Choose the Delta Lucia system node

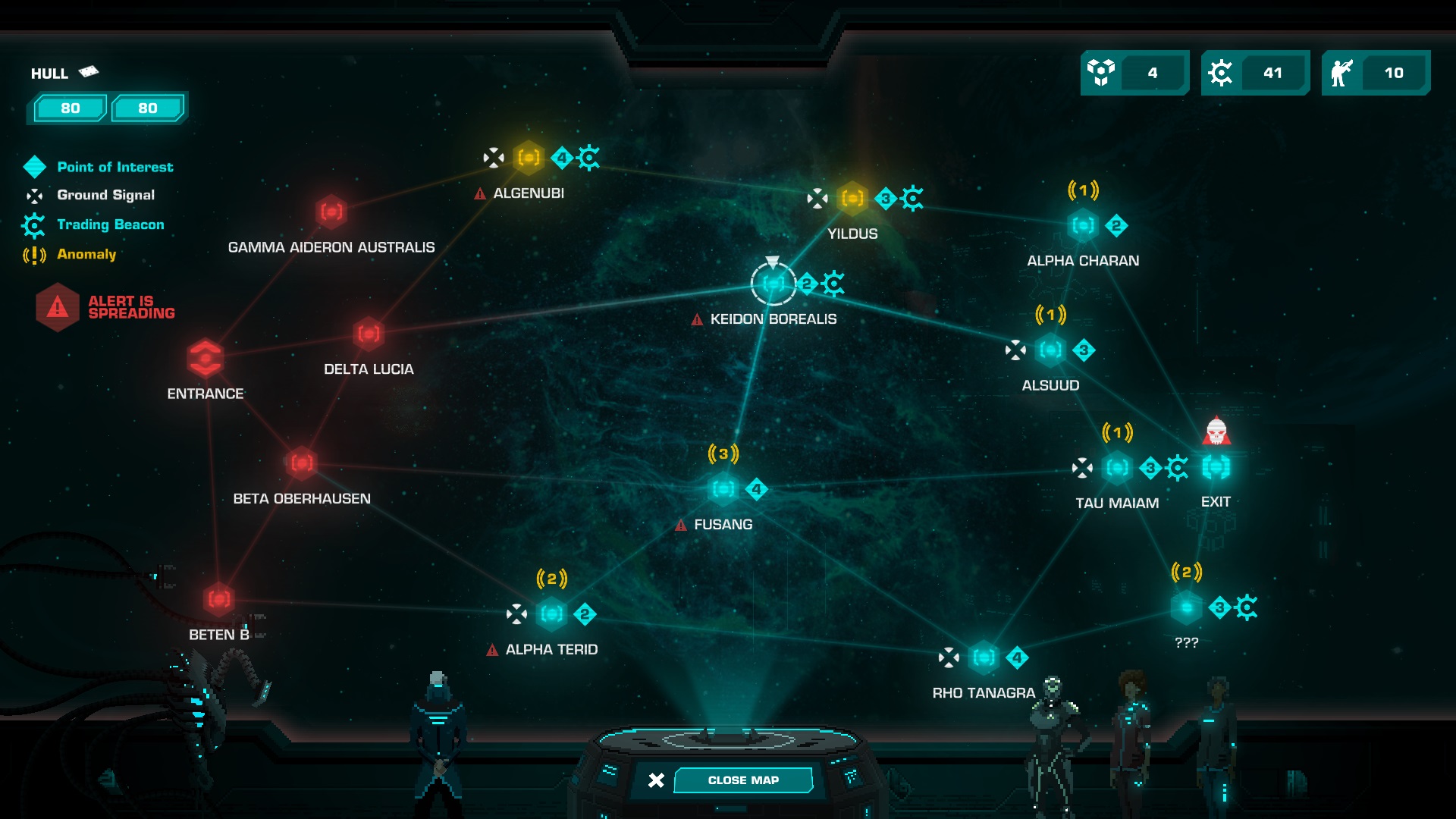(369, 334)
